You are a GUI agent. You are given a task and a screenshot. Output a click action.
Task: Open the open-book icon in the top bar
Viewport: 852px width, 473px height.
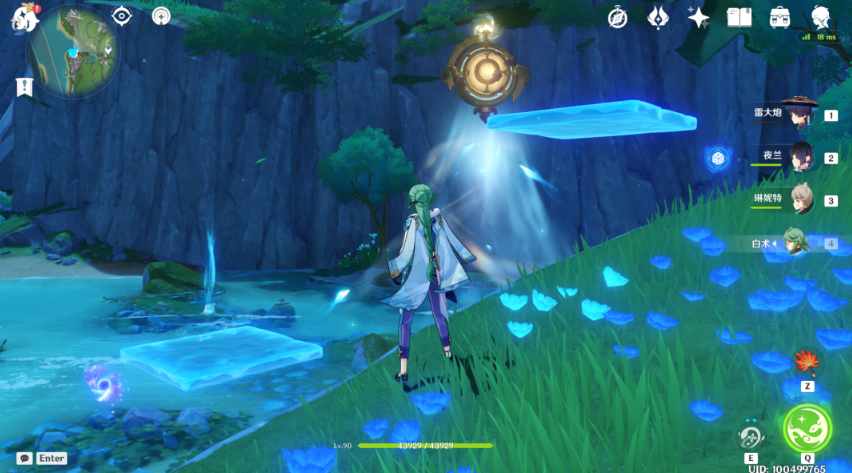click(739, 17)
